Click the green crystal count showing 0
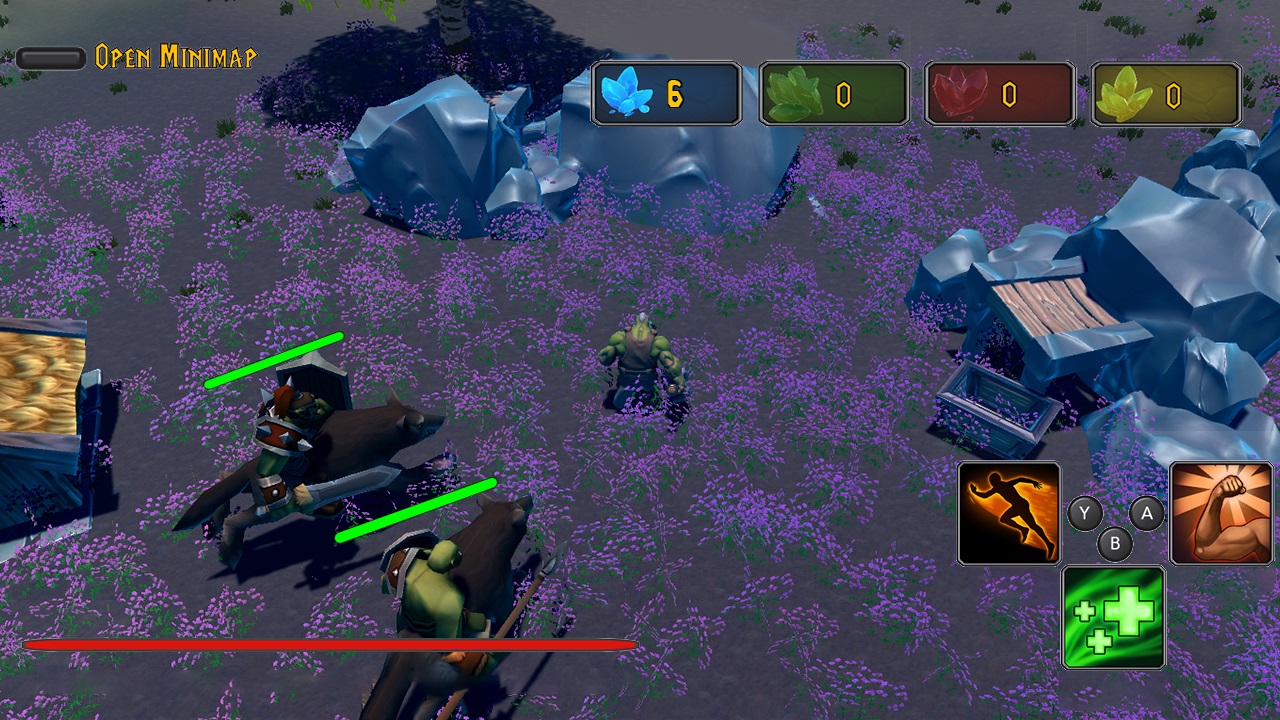This screenshot has height=720, width=1280. pos(843,92)
